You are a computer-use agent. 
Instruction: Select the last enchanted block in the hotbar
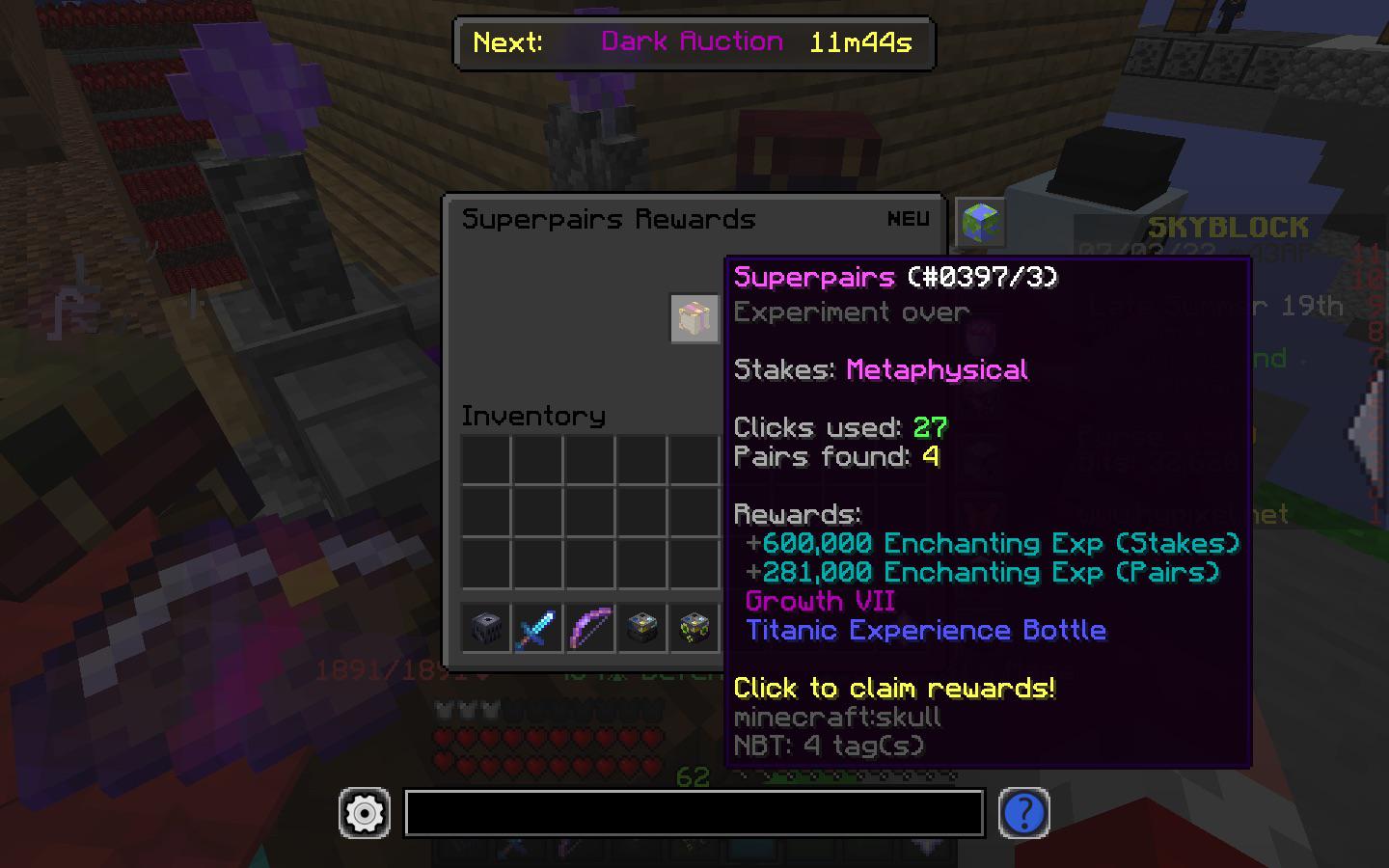click(x=694, y=628)
